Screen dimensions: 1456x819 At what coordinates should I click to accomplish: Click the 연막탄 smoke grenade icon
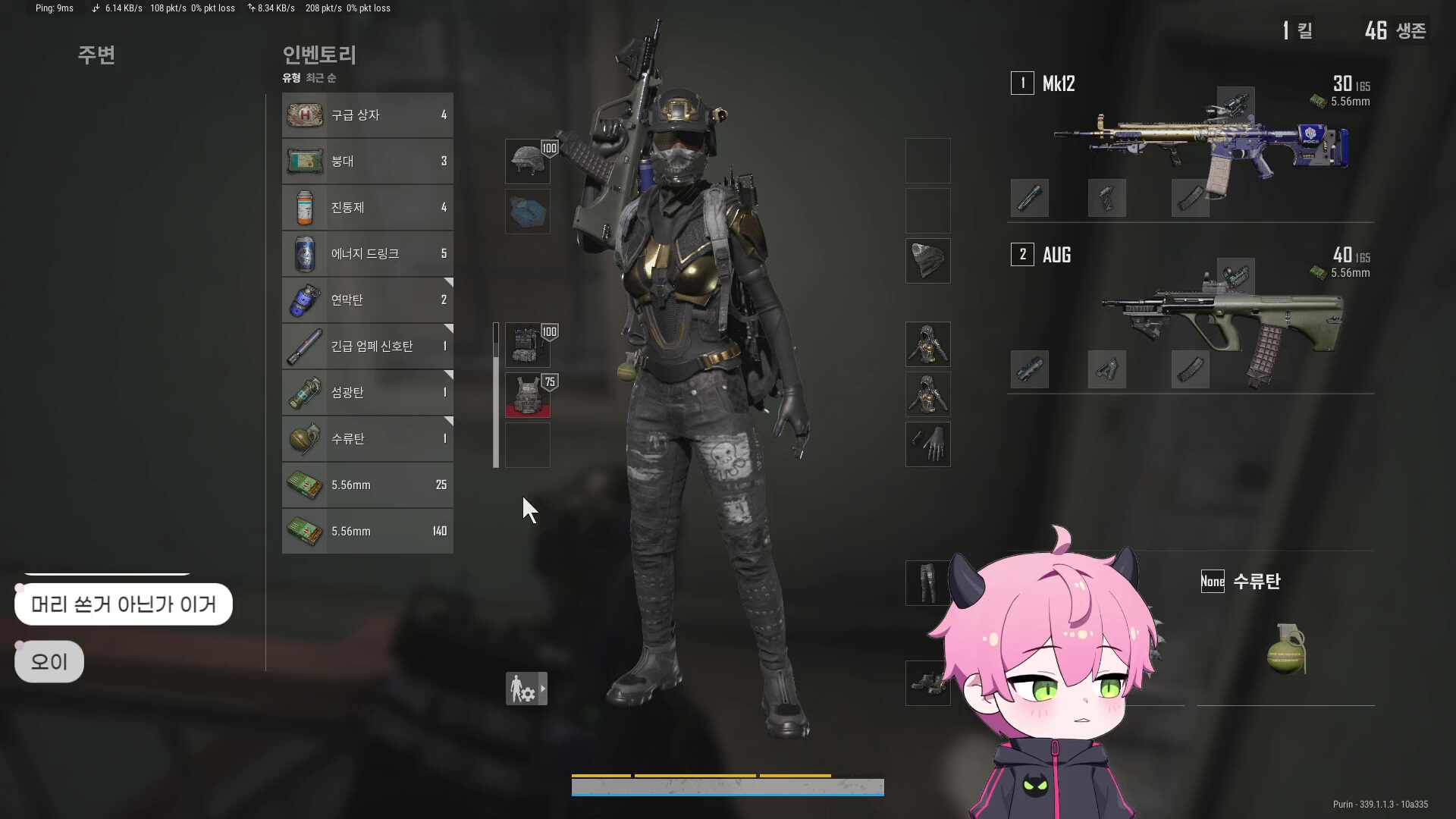304,300
